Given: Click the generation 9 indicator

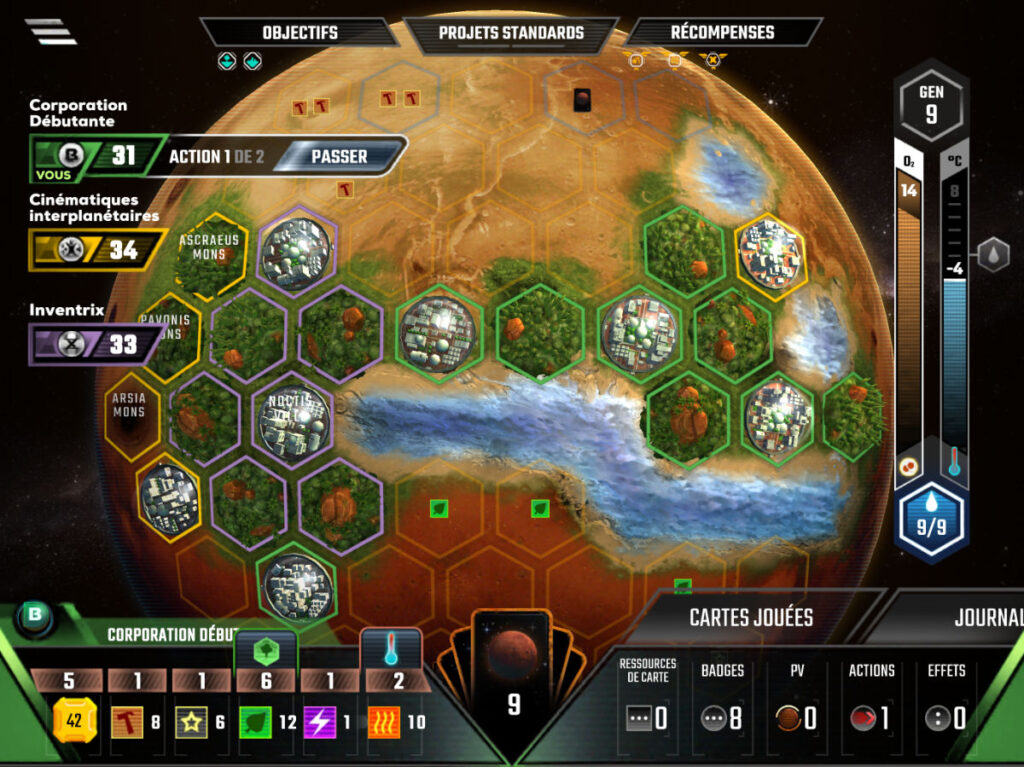Looking at the screenshot, I should point(930,104).
